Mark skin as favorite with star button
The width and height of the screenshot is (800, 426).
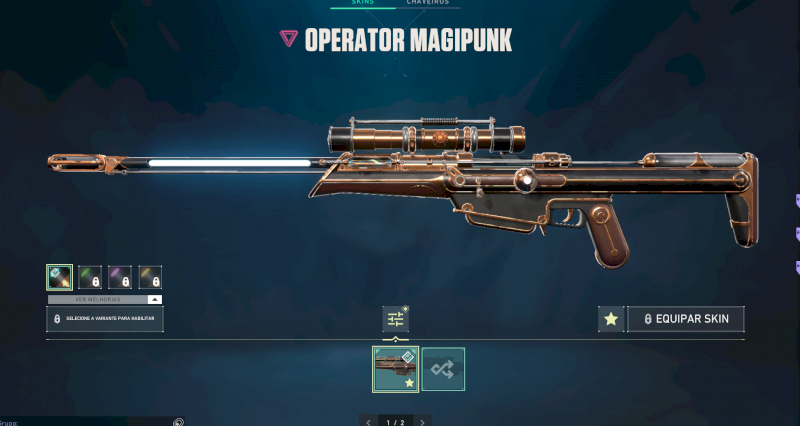(x=610, y=319)
